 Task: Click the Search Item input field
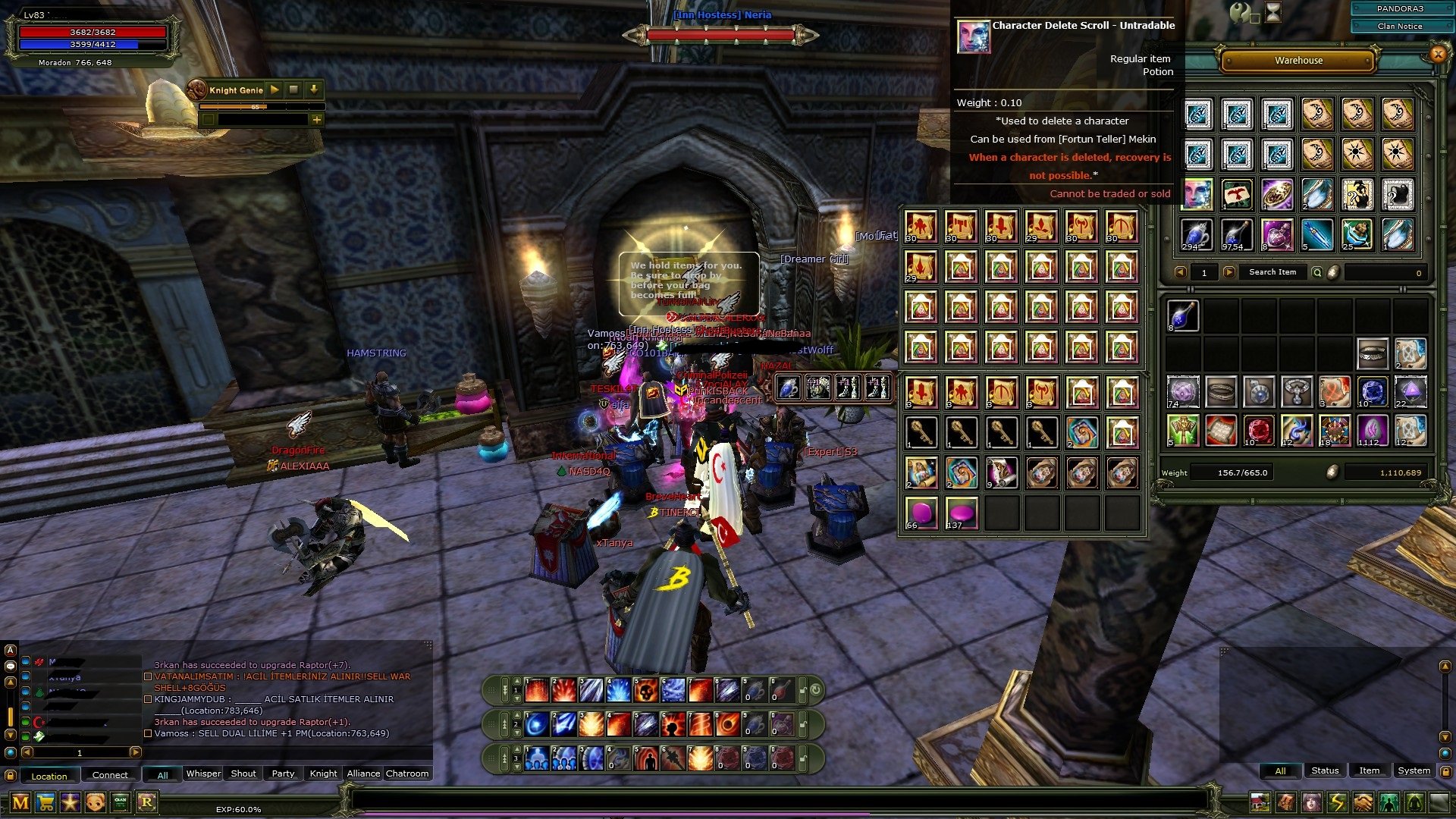tap(1272, 271)
